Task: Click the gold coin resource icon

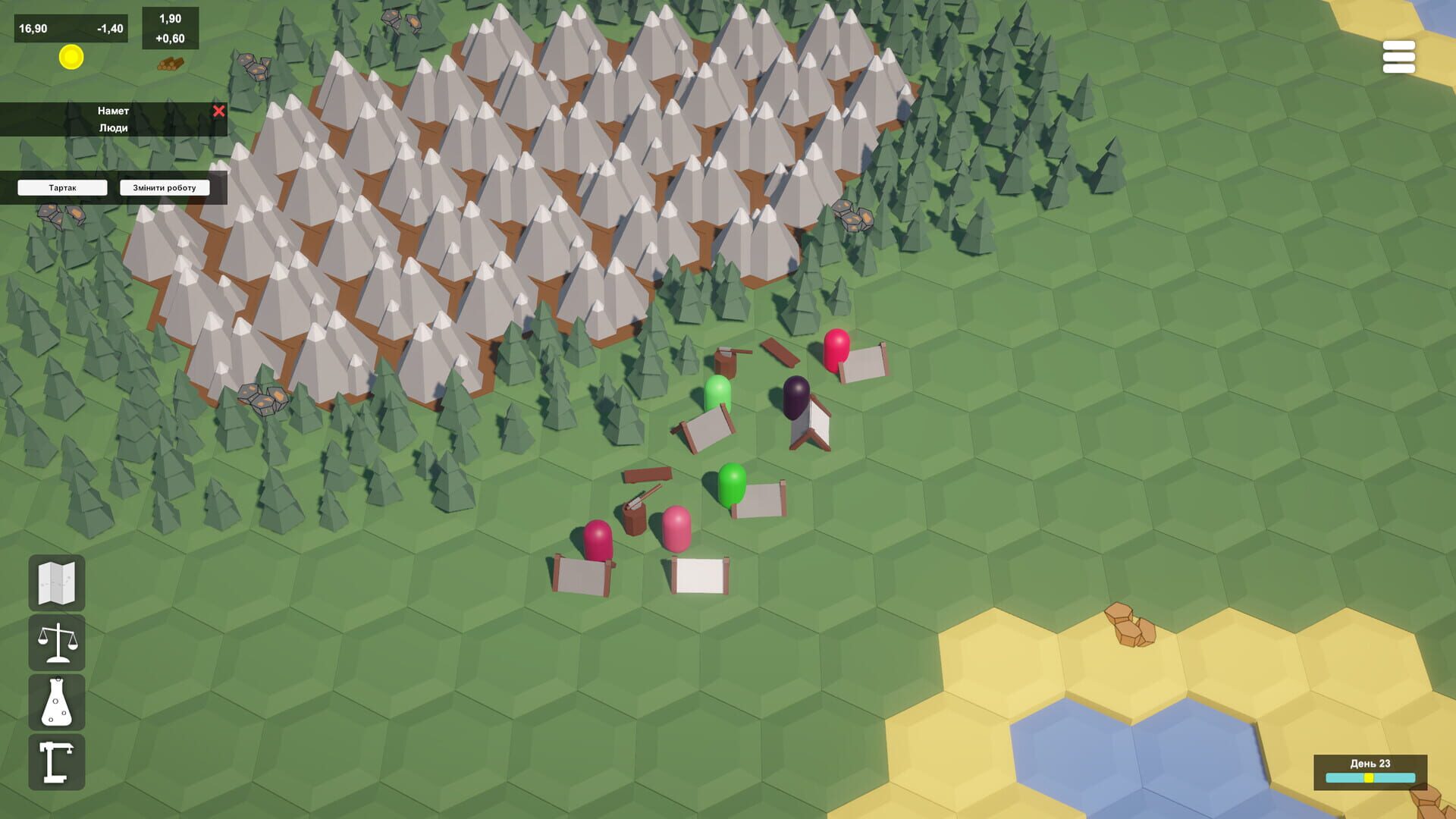Action: [71, 58]
